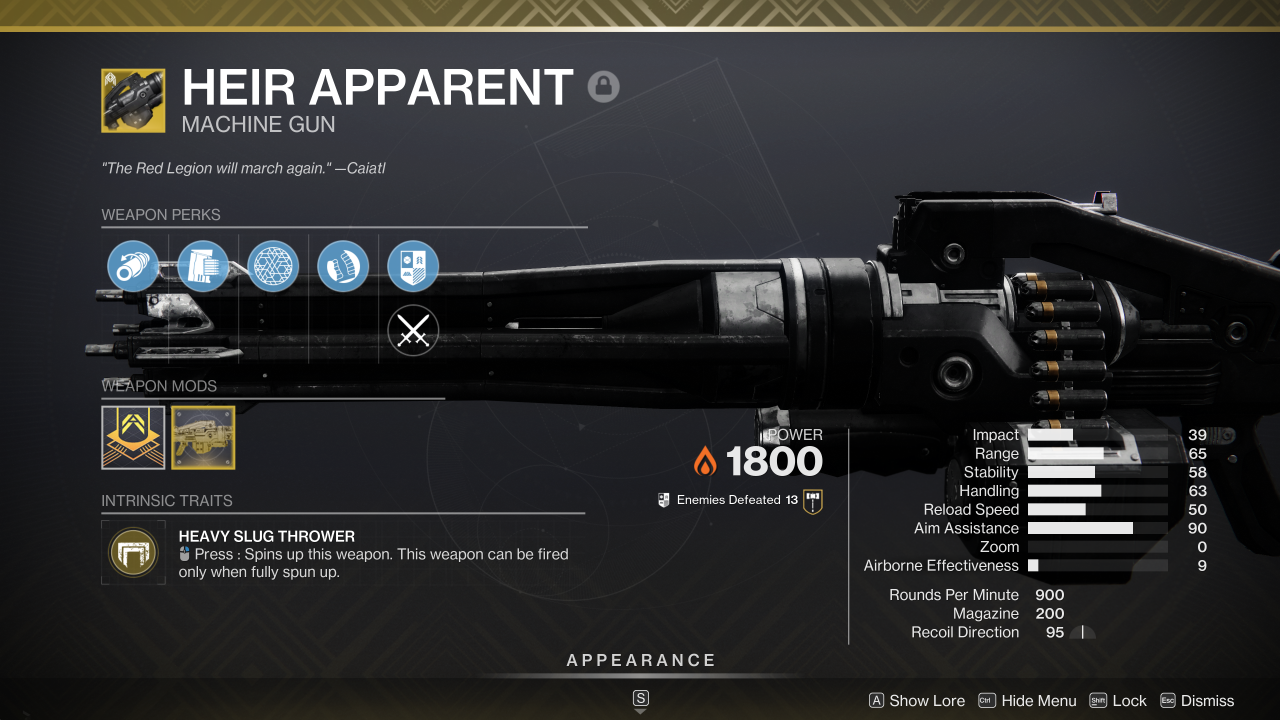1280x720 pixels.
Task: Open the catalyst perk icon
Action: point(413,266)
